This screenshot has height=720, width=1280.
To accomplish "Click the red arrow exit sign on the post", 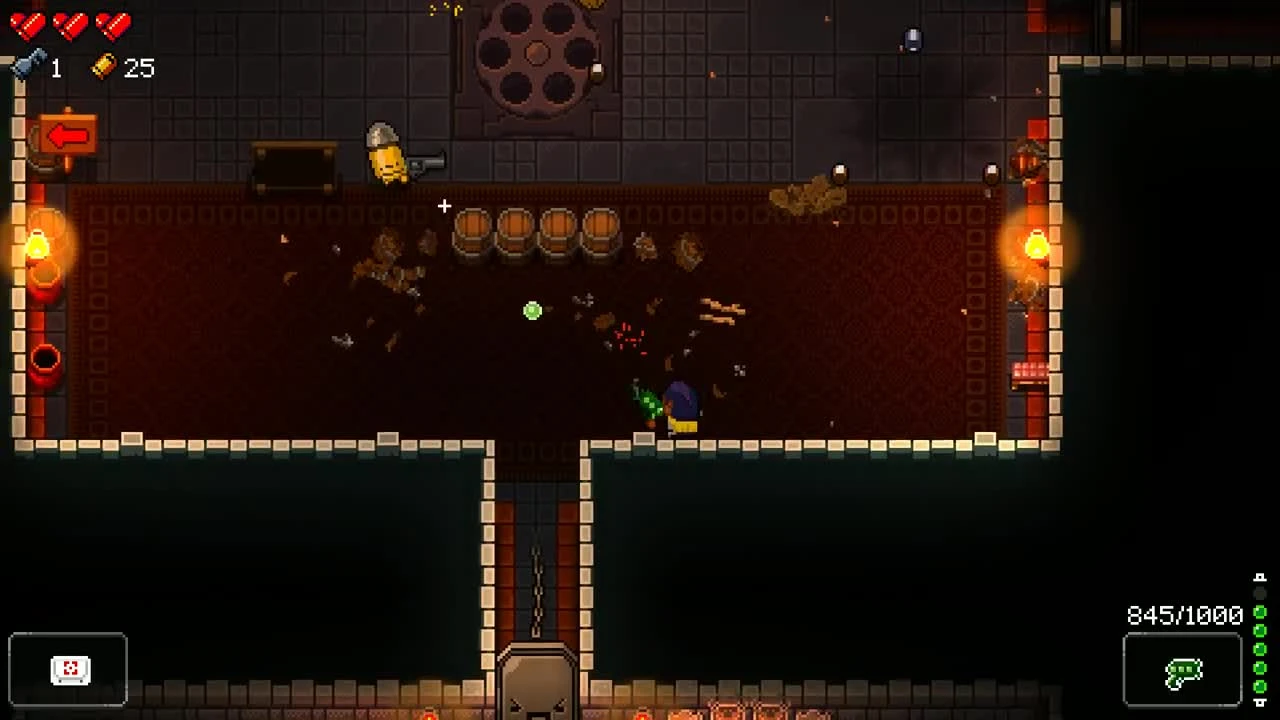I will click(x=67, y=133).
